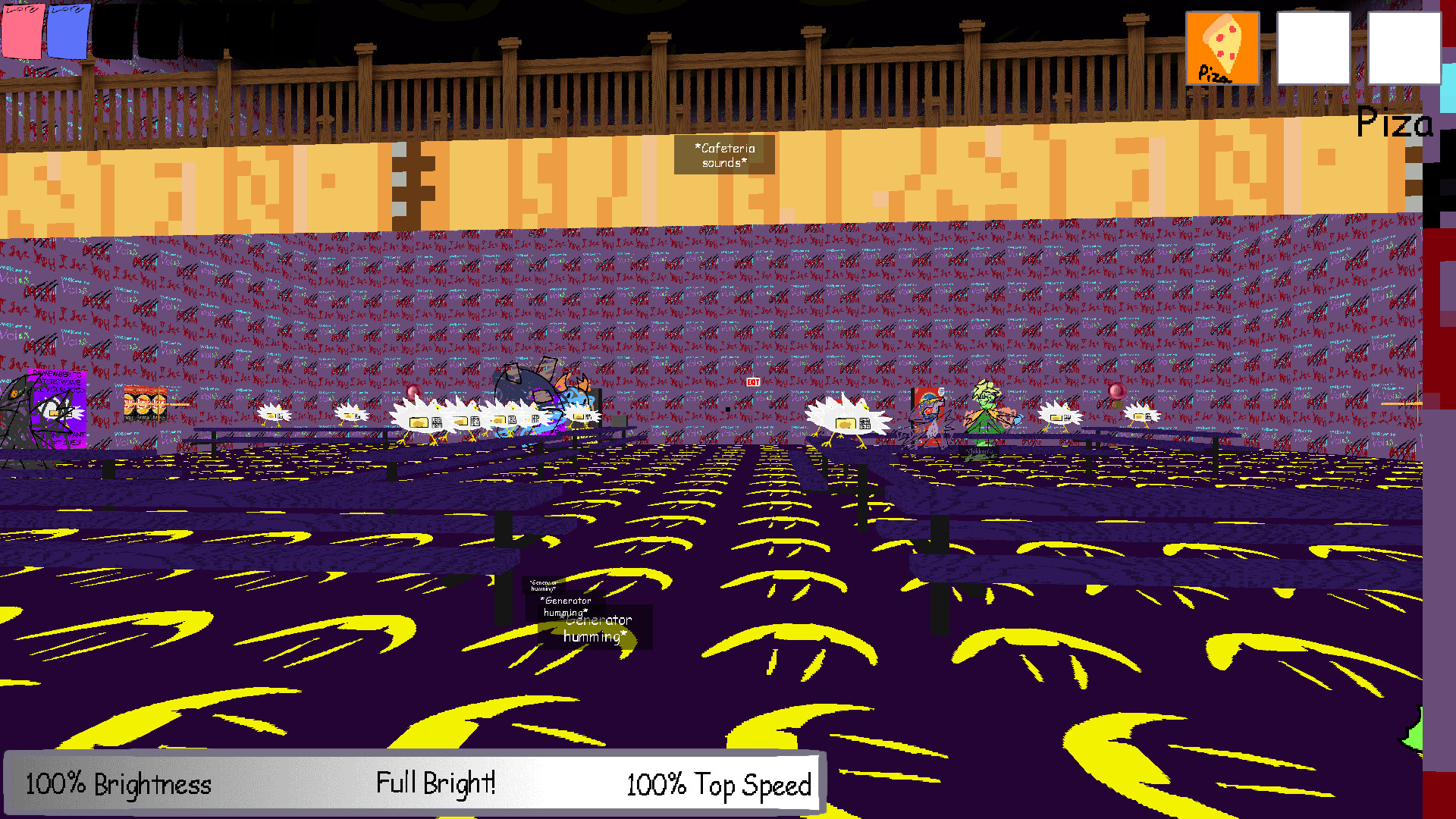
Task: Toggle the second empty inventory slot
Action: pos(1404,48)
